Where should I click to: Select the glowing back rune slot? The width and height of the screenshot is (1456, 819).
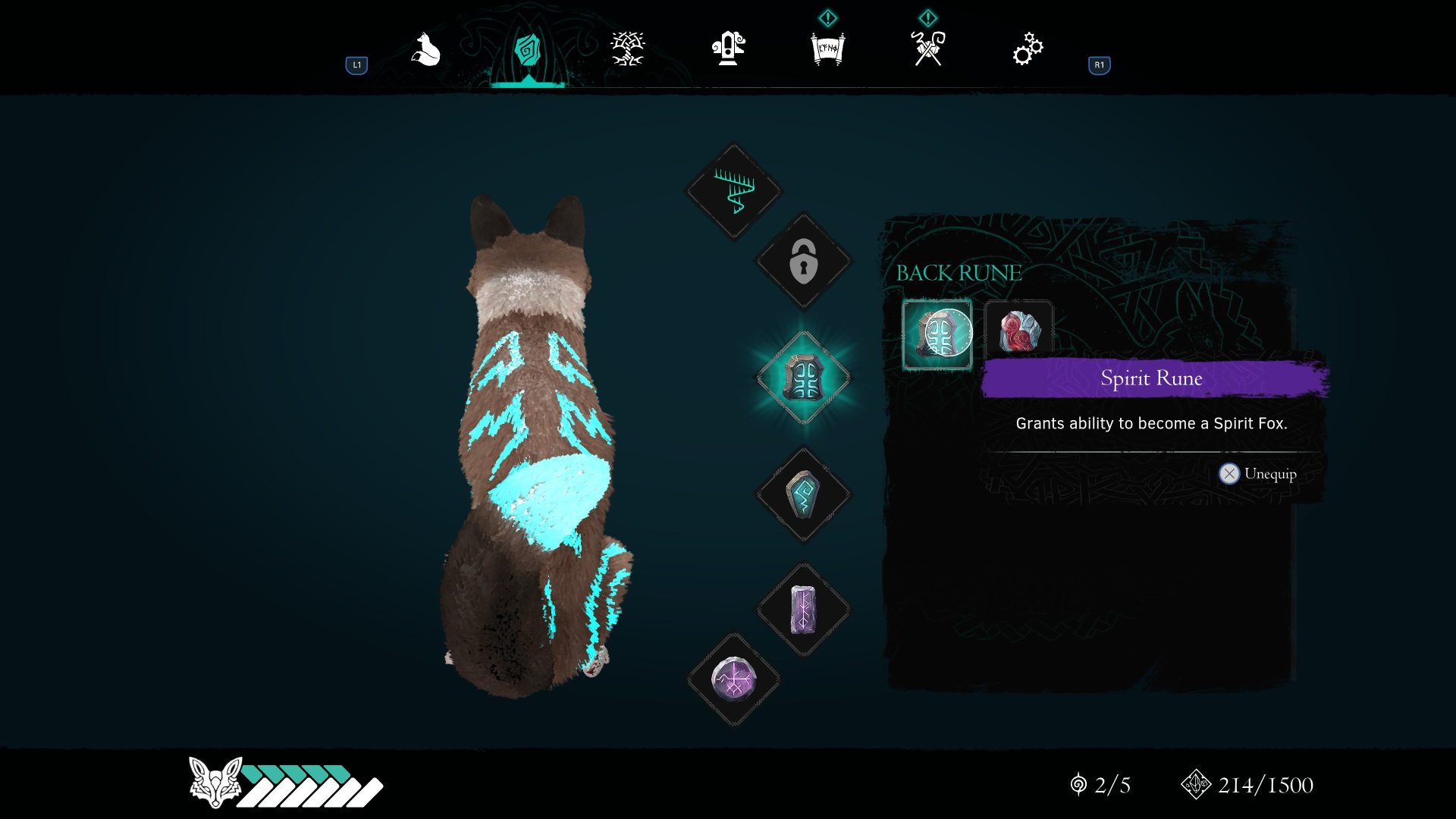coord(804,378)
